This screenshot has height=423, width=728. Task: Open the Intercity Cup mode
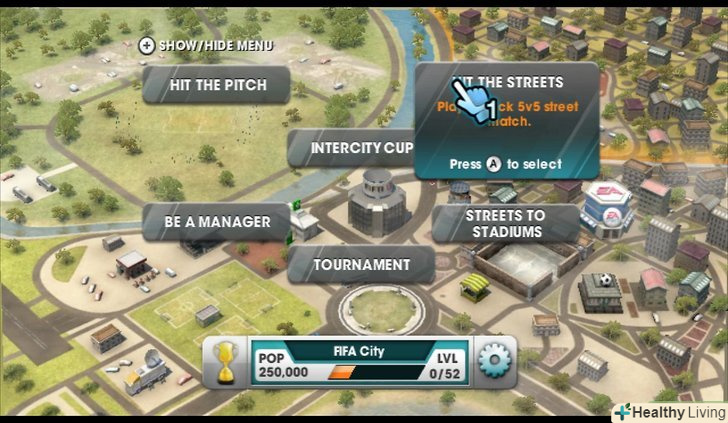(x=351, y=148)
